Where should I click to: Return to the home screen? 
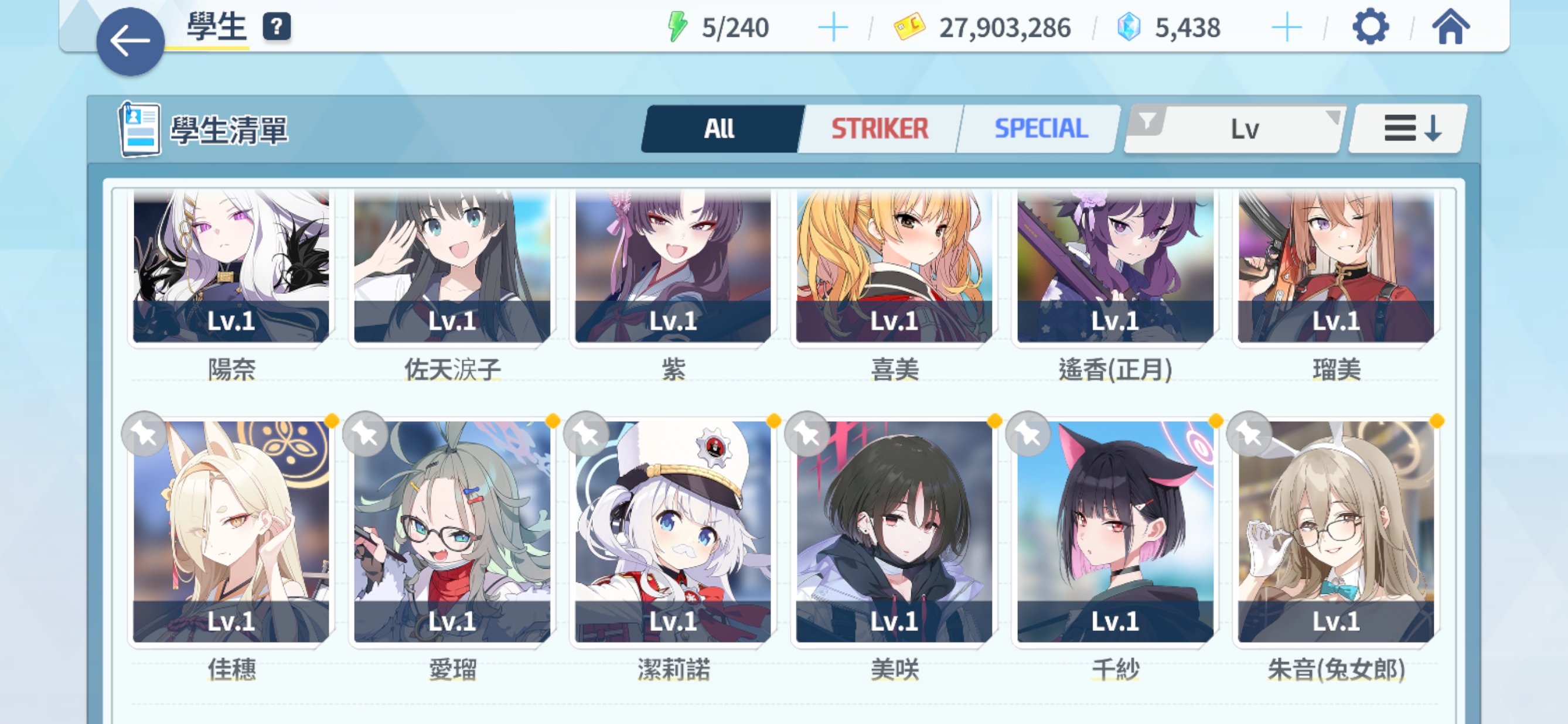(x=1450, y=28)
